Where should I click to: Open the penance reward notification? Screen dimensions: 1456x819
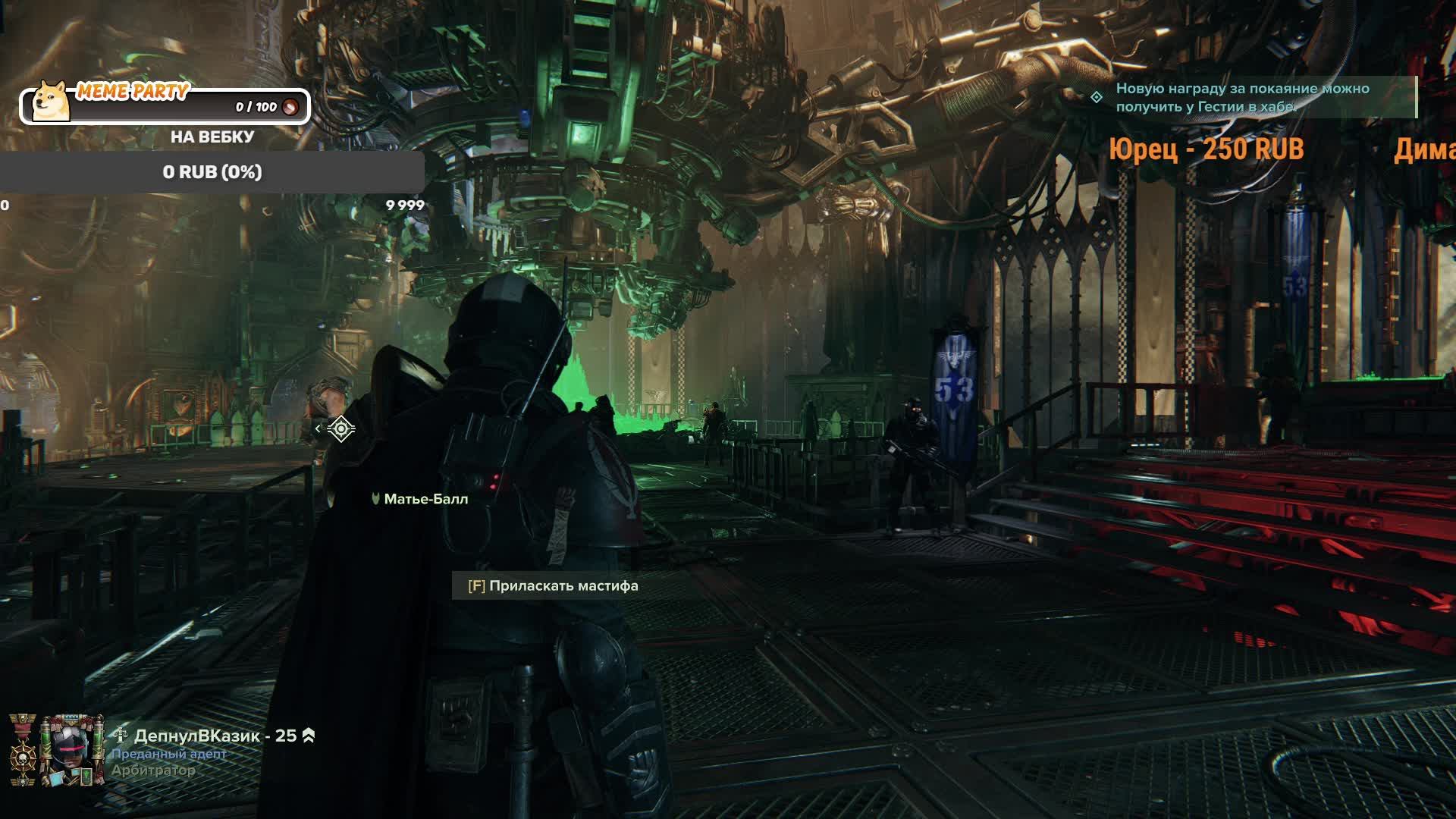pos(1242,98)
